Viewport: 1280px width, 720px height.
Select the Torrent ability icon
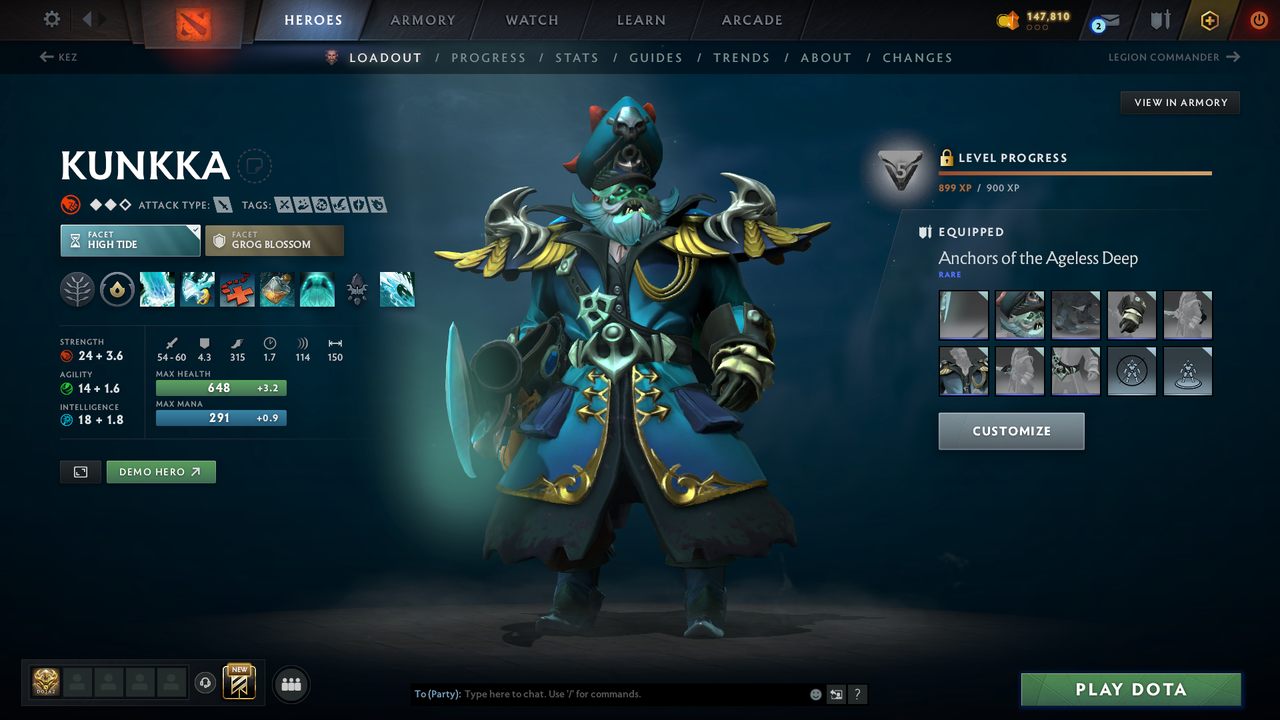point(157,289)
